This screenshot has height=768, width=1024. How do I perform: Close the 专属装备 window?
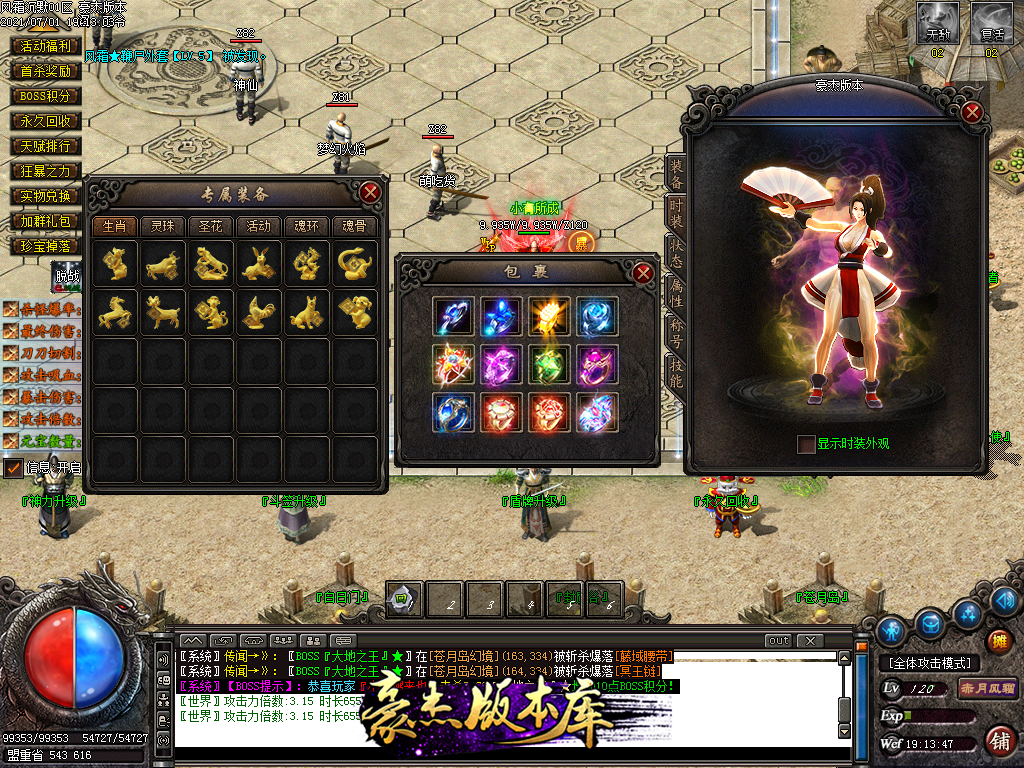[x=370, y=192]
